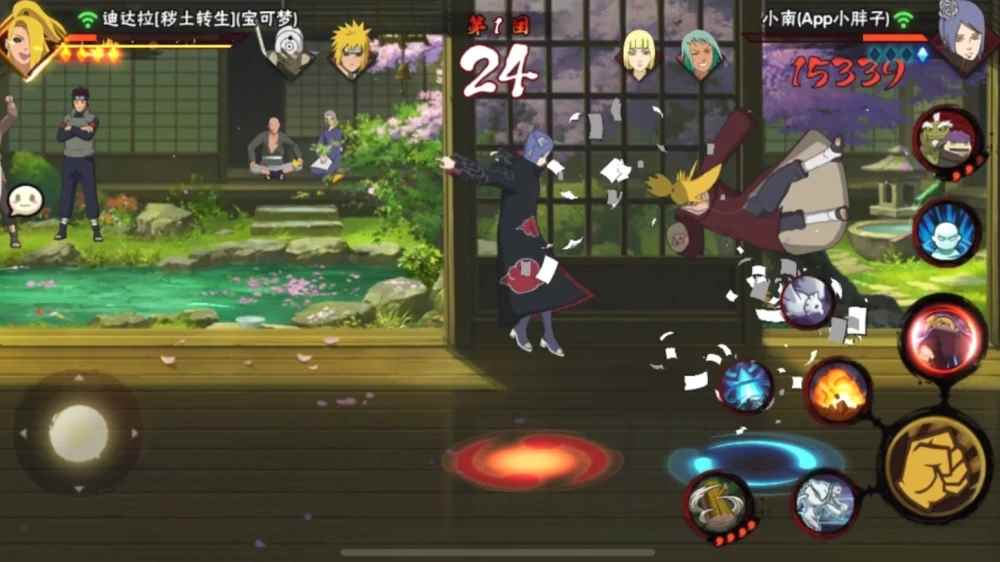Image resolution: width=1000 pixels, height=562 pixels.
Task: Select the teal-haired opponent teammate portrait
Action: (701, 52)
